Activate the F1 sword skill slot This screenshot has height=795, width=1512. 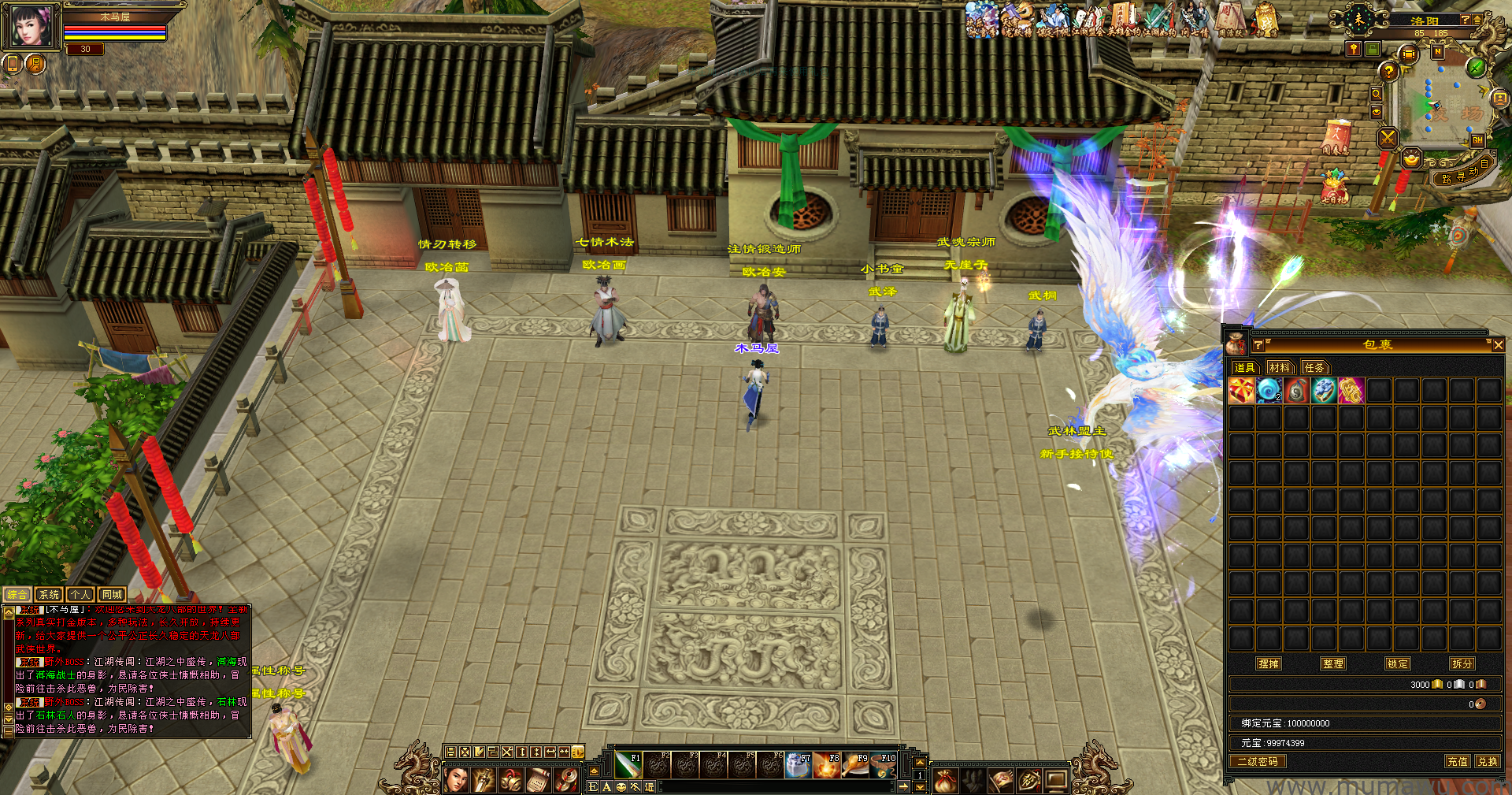(x=628, y=764)
